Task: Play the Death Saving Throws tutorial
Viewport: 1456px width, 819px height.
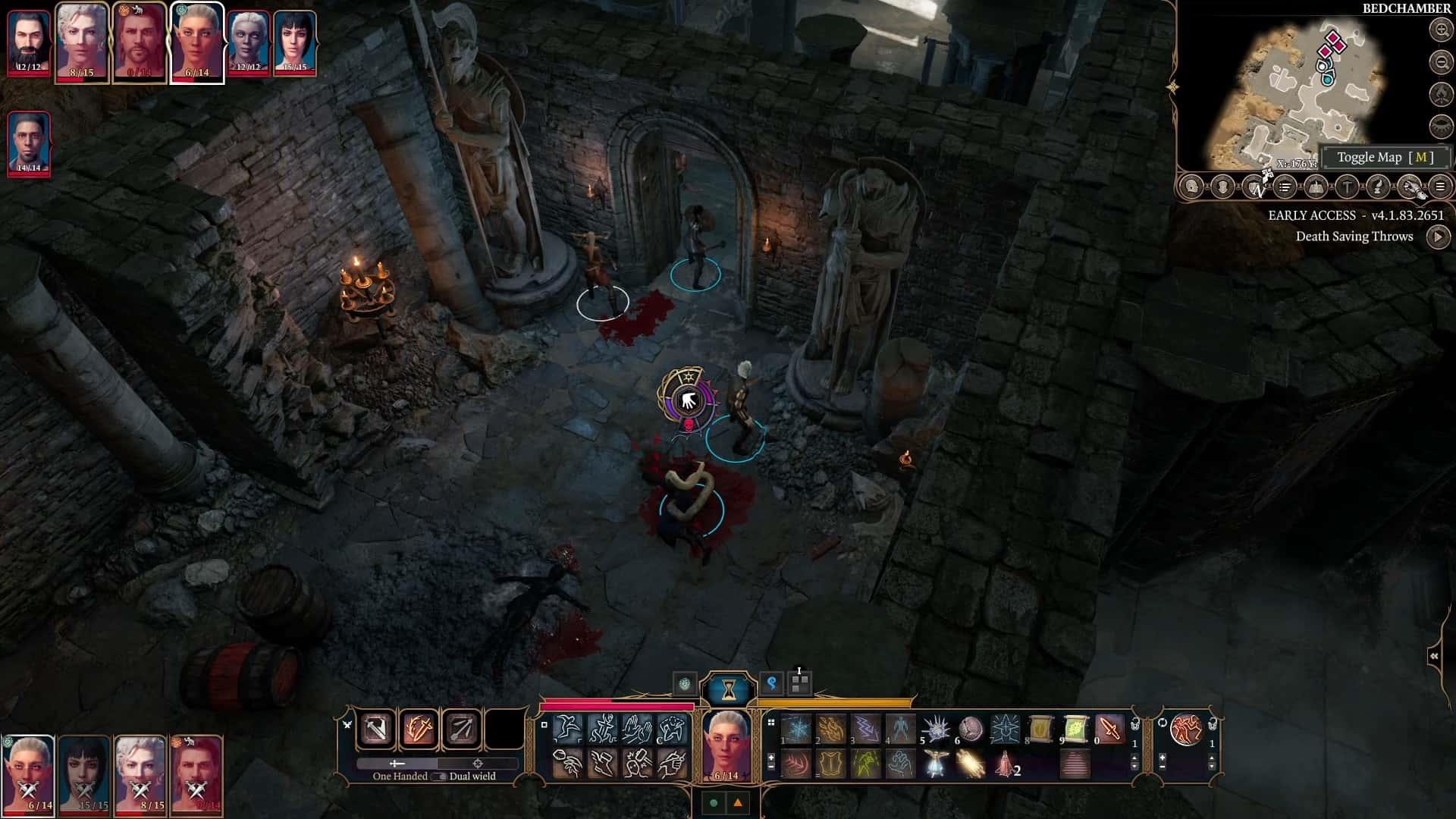Action: 1438,237
